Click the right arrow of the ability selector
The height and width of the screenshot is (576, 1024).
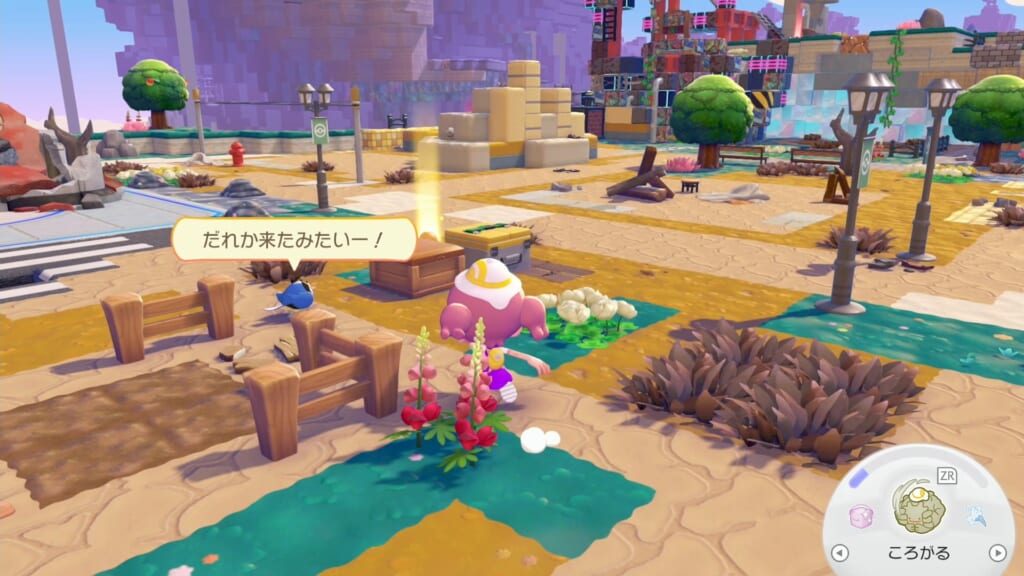tap(996, 553)
